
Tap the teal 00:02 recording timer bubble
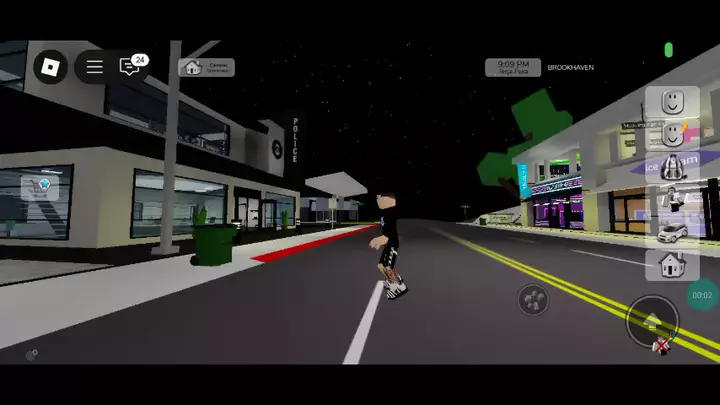(x=702, y=295)
